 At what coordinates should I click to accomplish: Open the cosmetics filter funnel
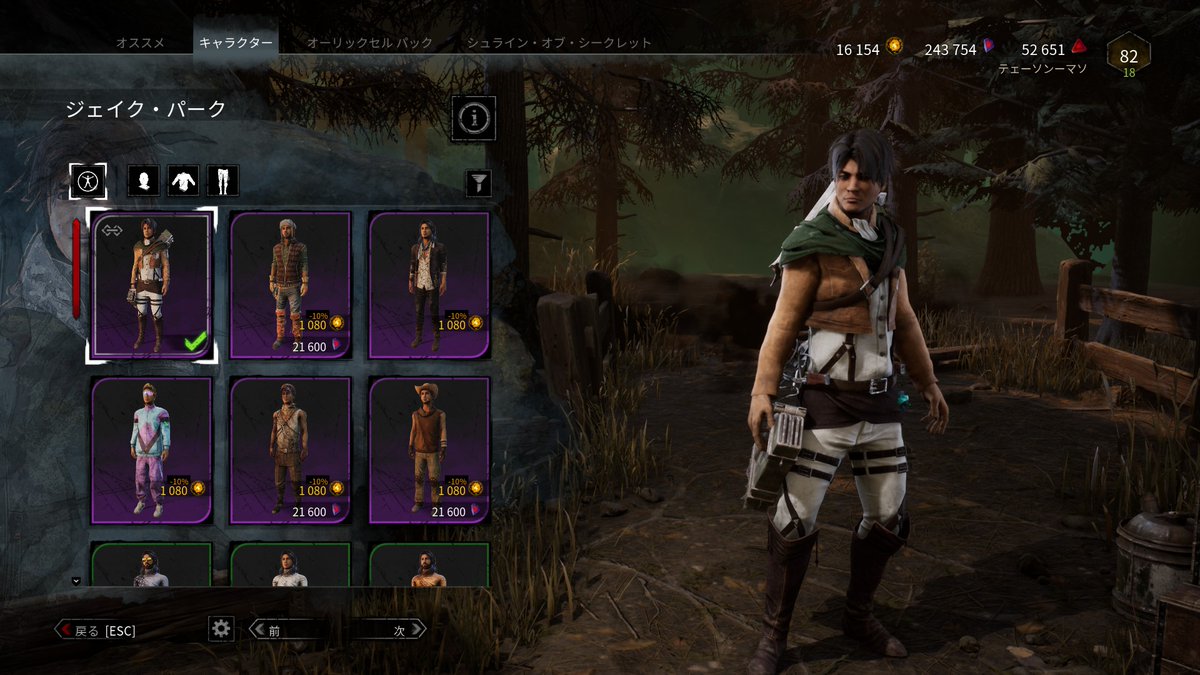[479, 182]
